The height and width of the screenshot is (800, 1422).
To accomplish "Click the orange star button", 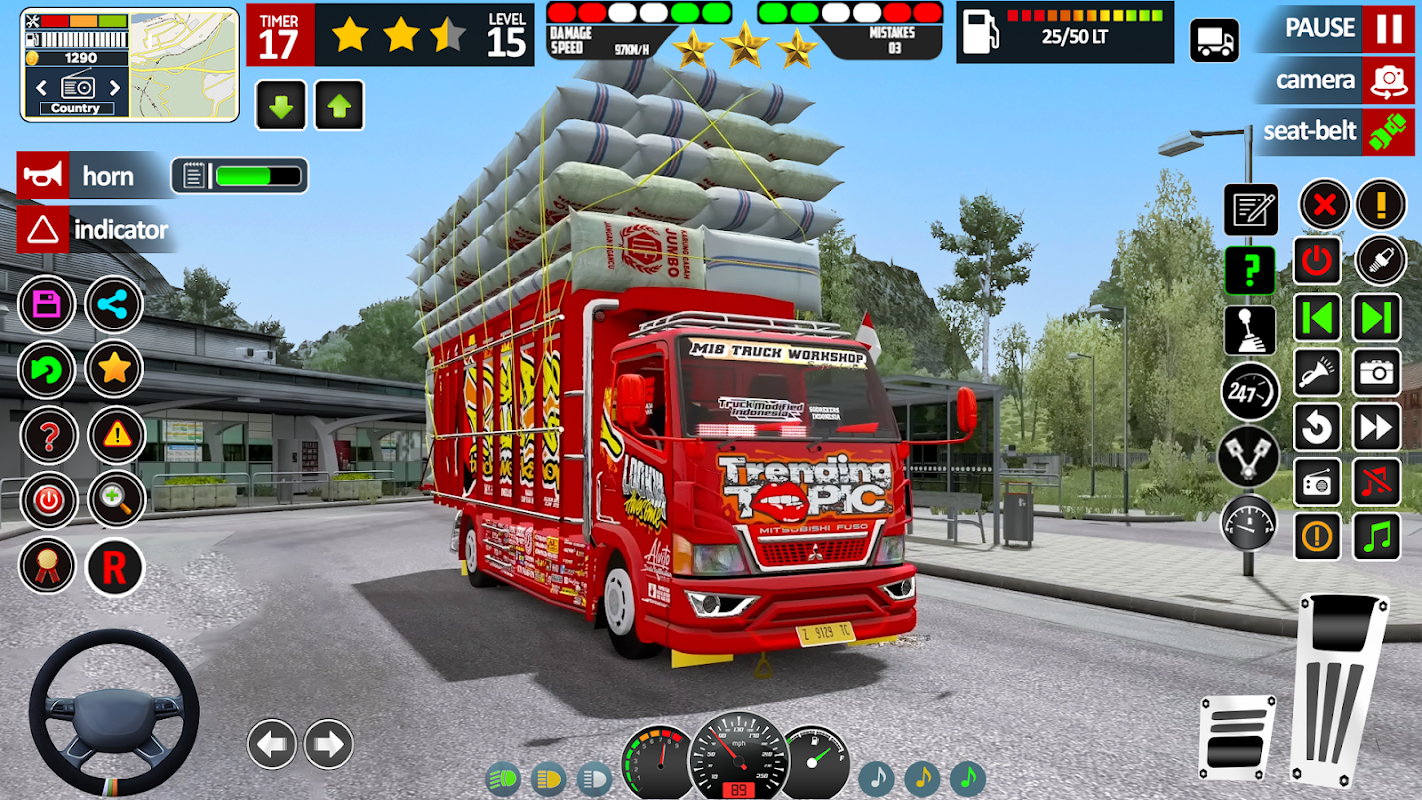I will pyautogui.click(x=114, y=369).
